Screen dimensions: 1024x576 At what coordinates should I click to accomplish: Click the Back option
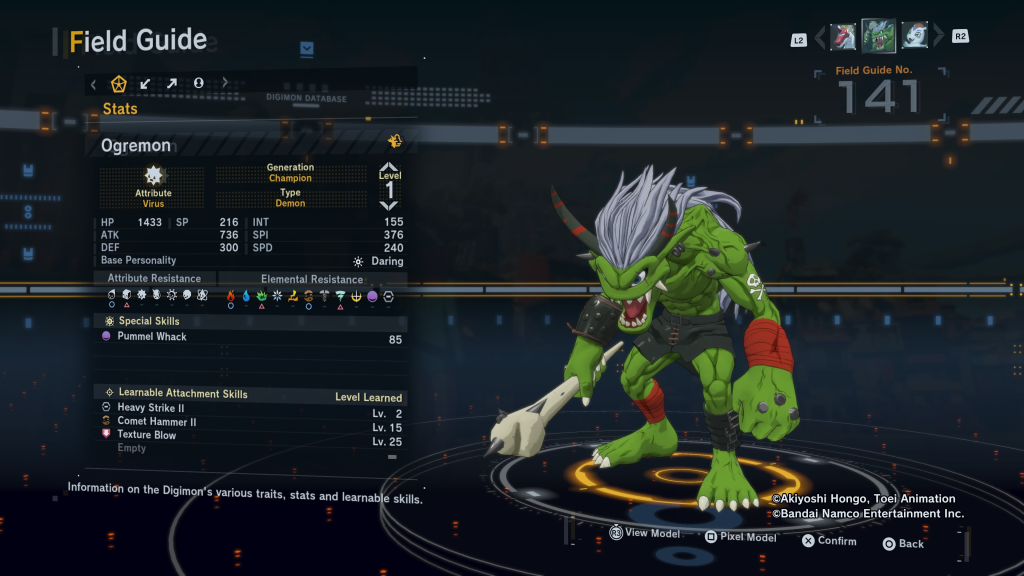[x=903, y=544]
